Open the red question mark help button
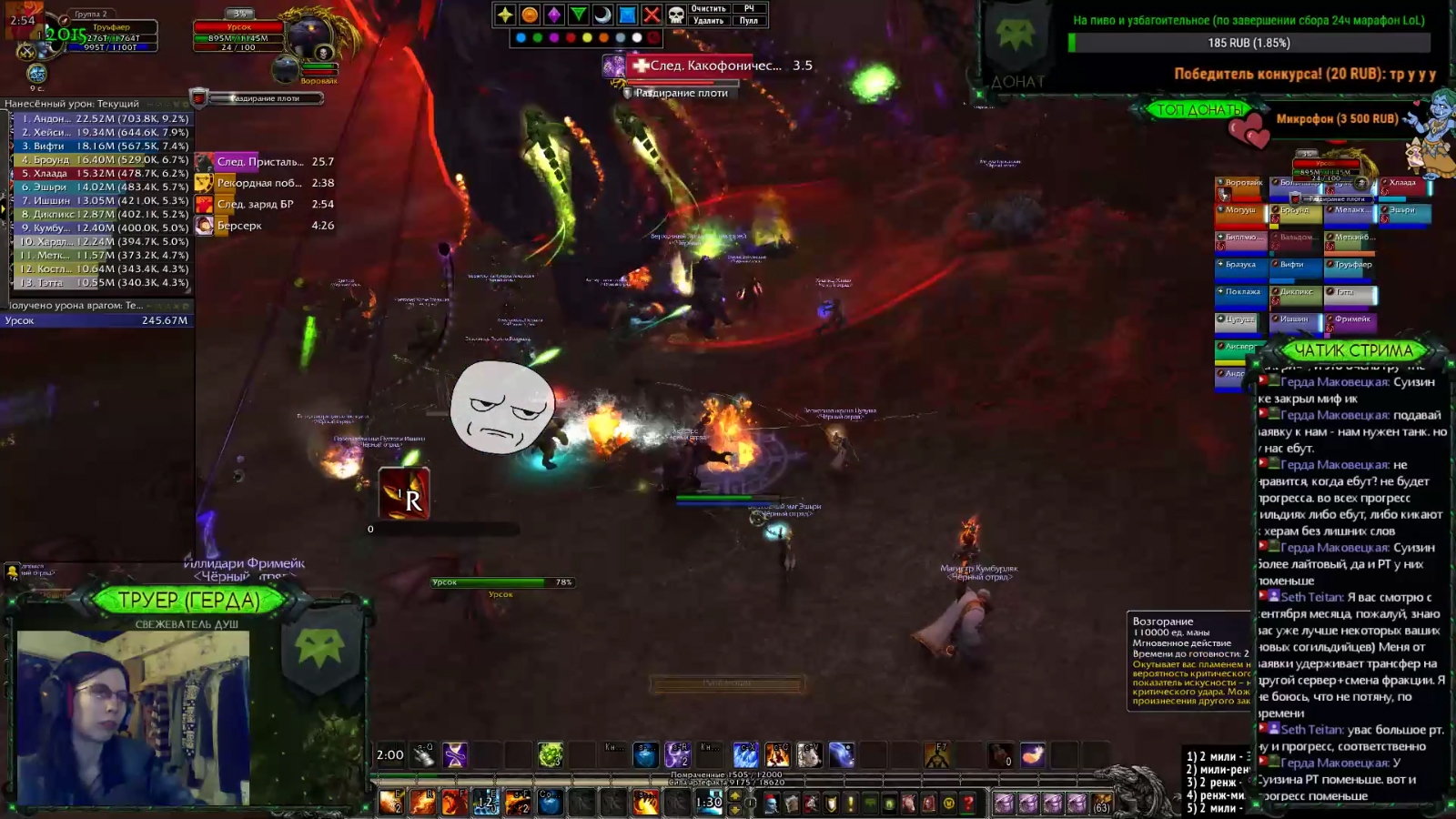 (x=968, y=803)
